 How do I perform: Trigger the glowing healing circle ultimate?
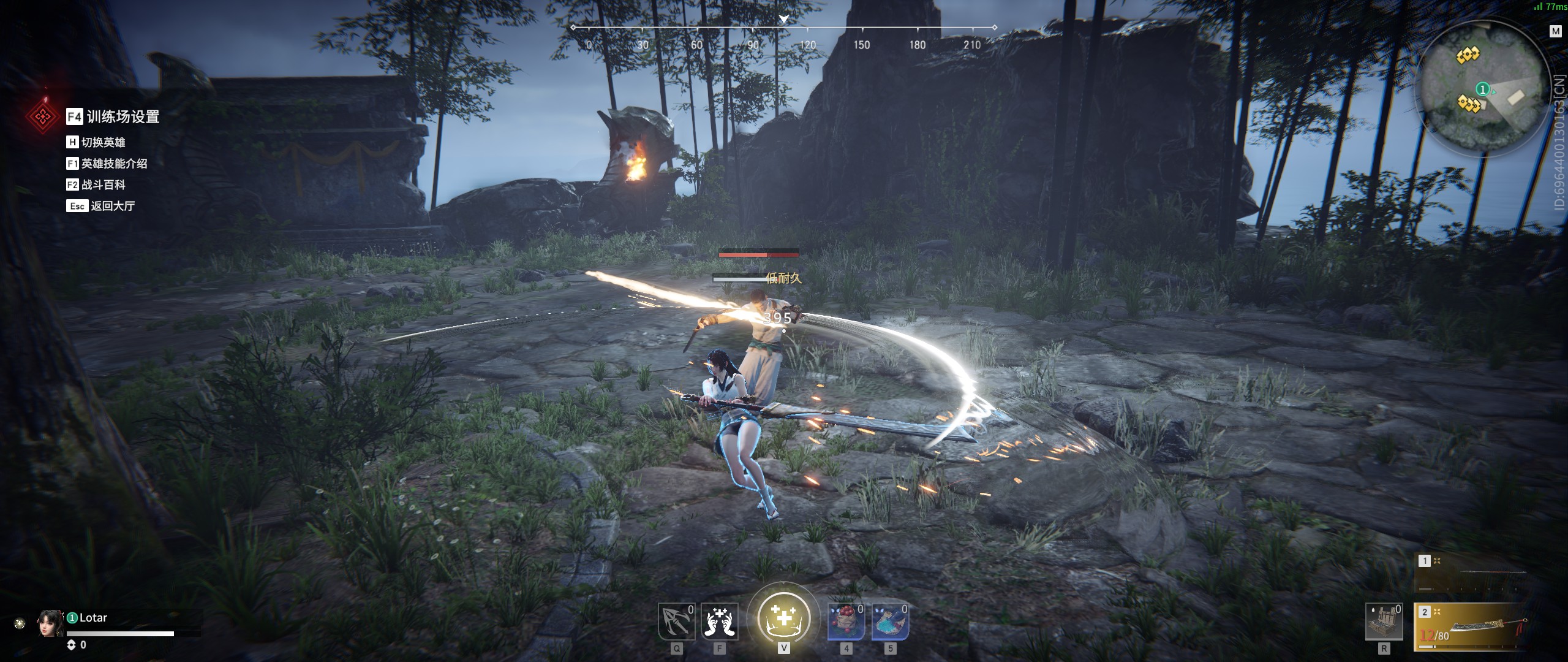click(783, 618)
